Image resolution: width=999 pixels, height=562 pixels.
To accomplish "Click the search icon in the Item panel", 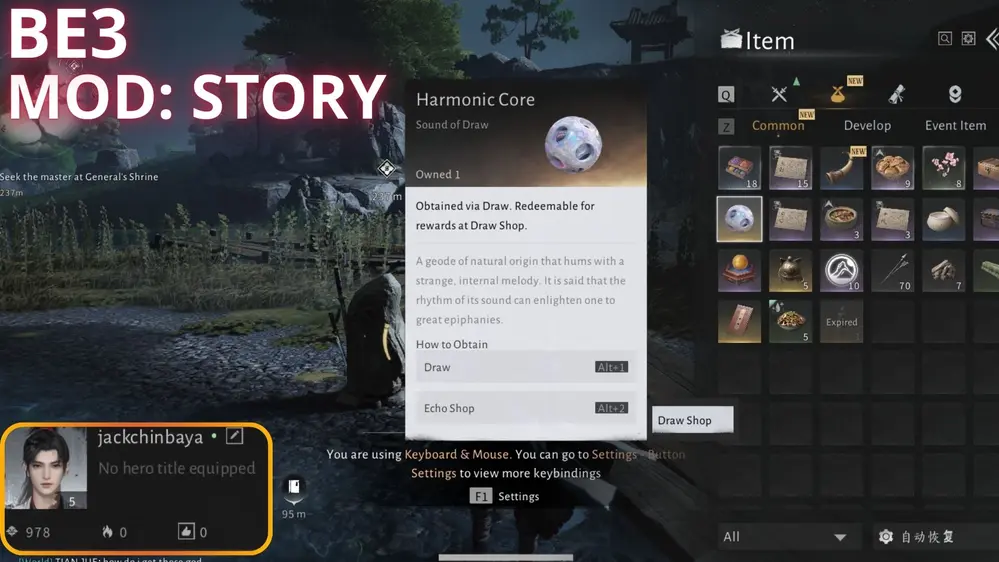I will (945, 38).
